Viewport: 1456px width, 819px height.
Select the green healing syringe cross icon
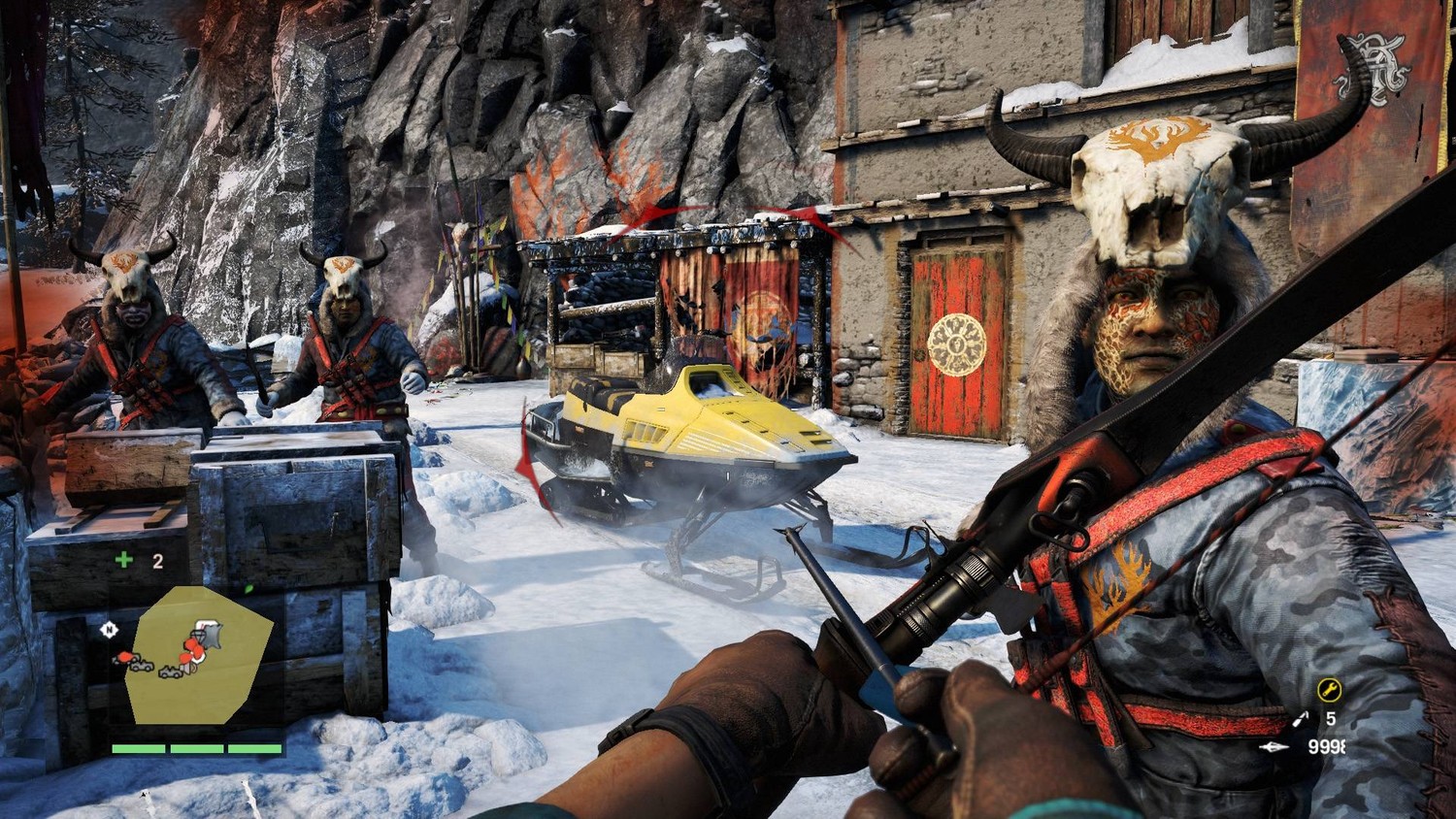tap(123, 560)
